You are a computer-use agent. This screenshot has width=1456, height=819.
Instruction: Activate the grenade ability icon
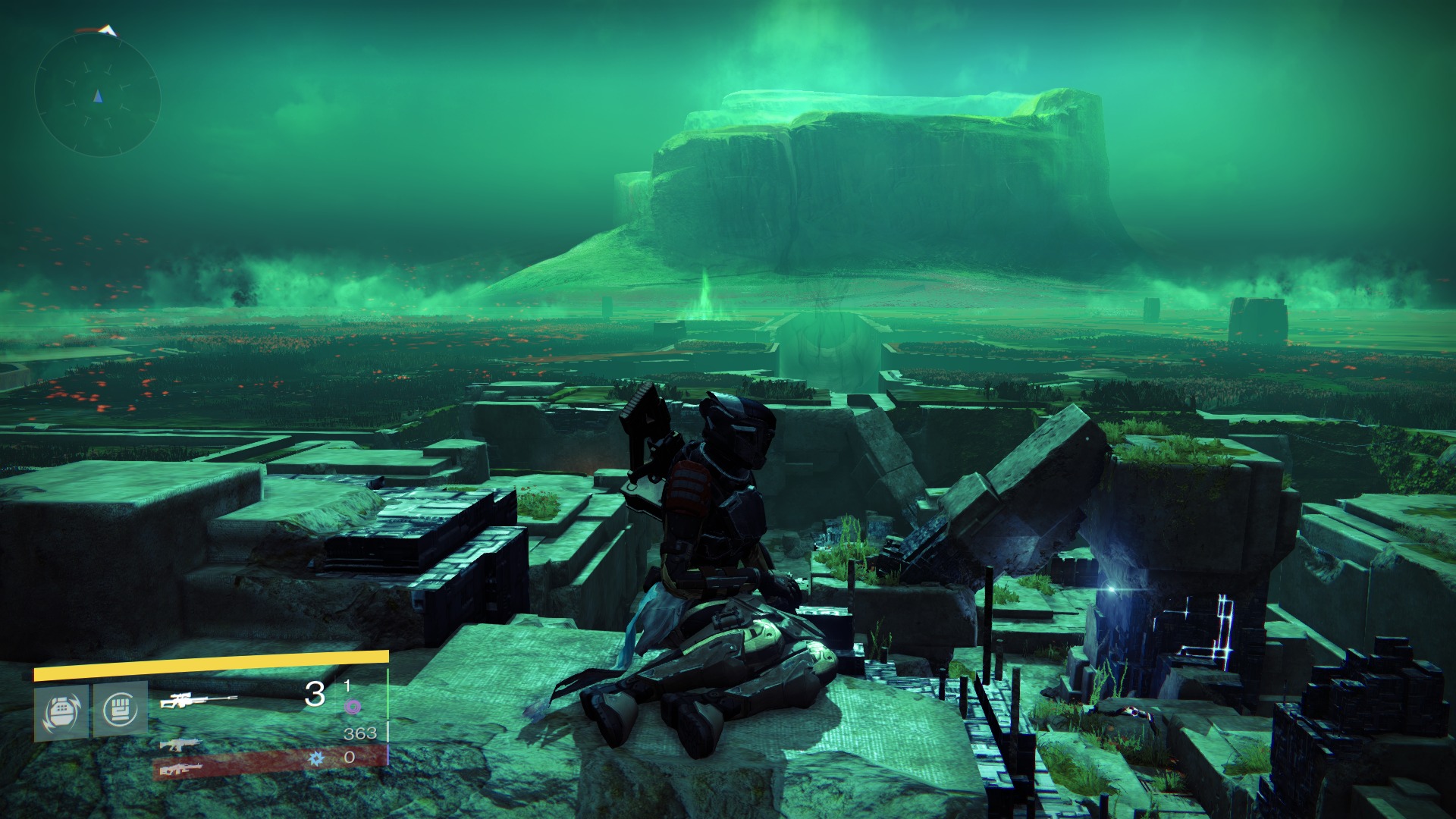pos(61,711)
